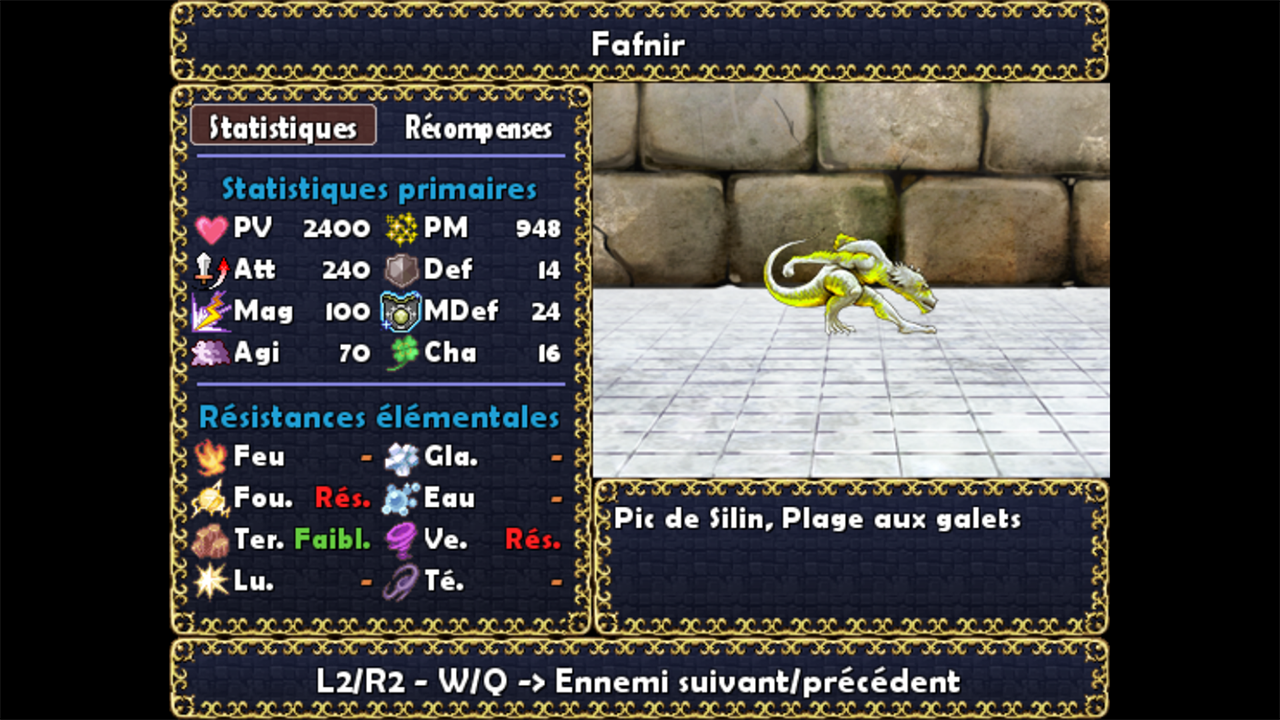Switch to the Récompenses tab
Viewport: 1280px width, 720px height.
478,128
